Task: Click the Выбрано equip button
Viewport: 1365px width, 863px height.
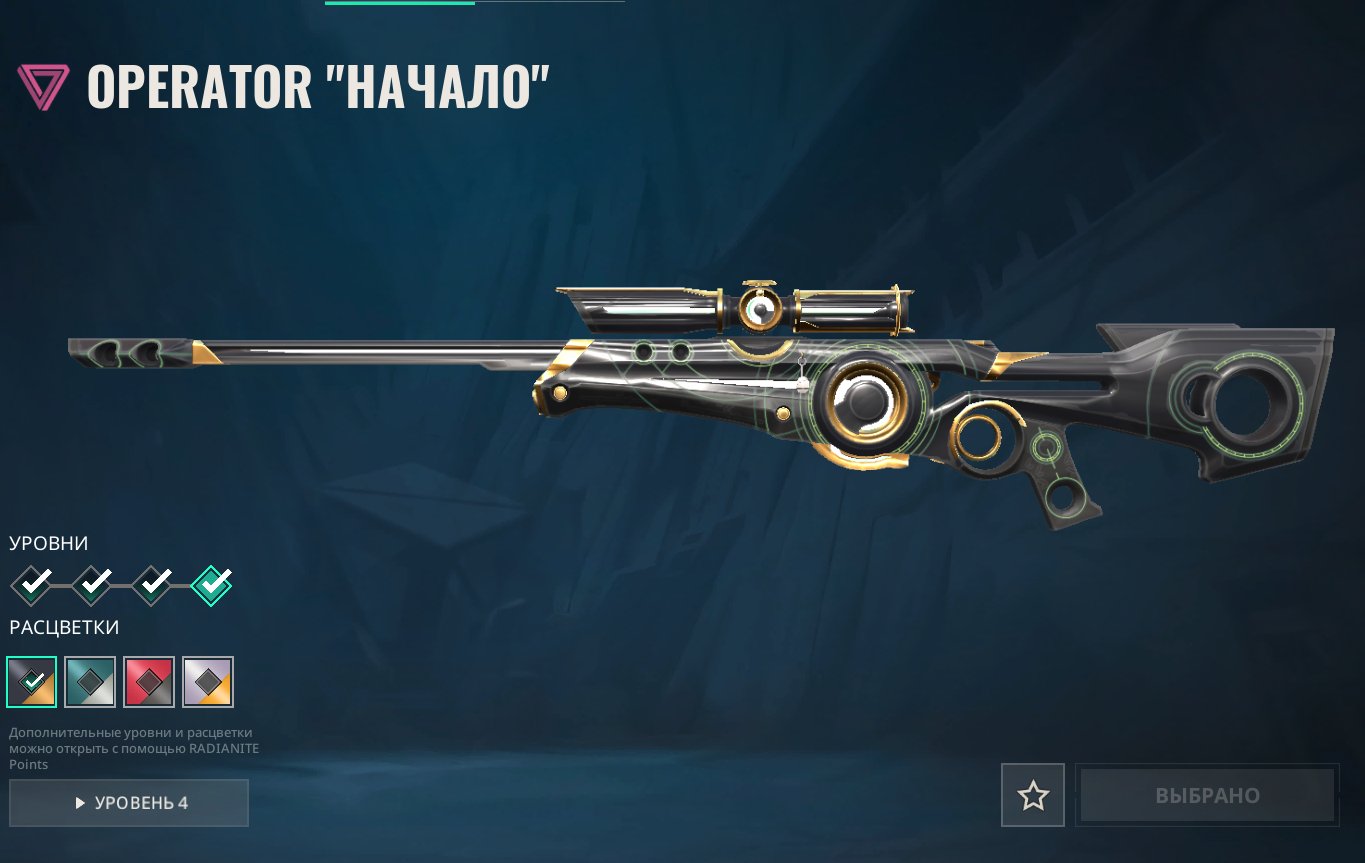Action: 1207,796
